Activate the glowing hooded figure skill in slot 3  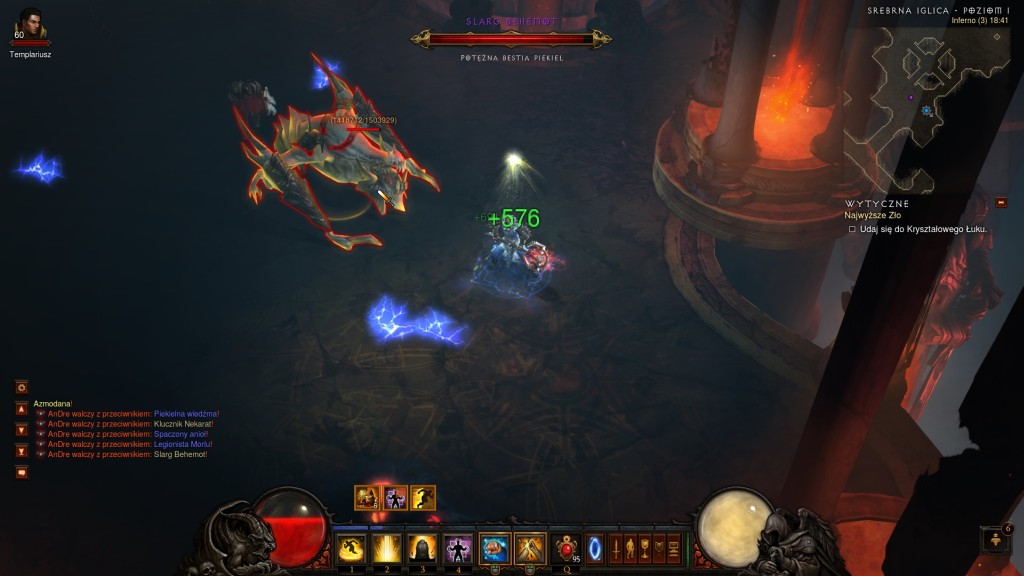click(x=422, y=548)
